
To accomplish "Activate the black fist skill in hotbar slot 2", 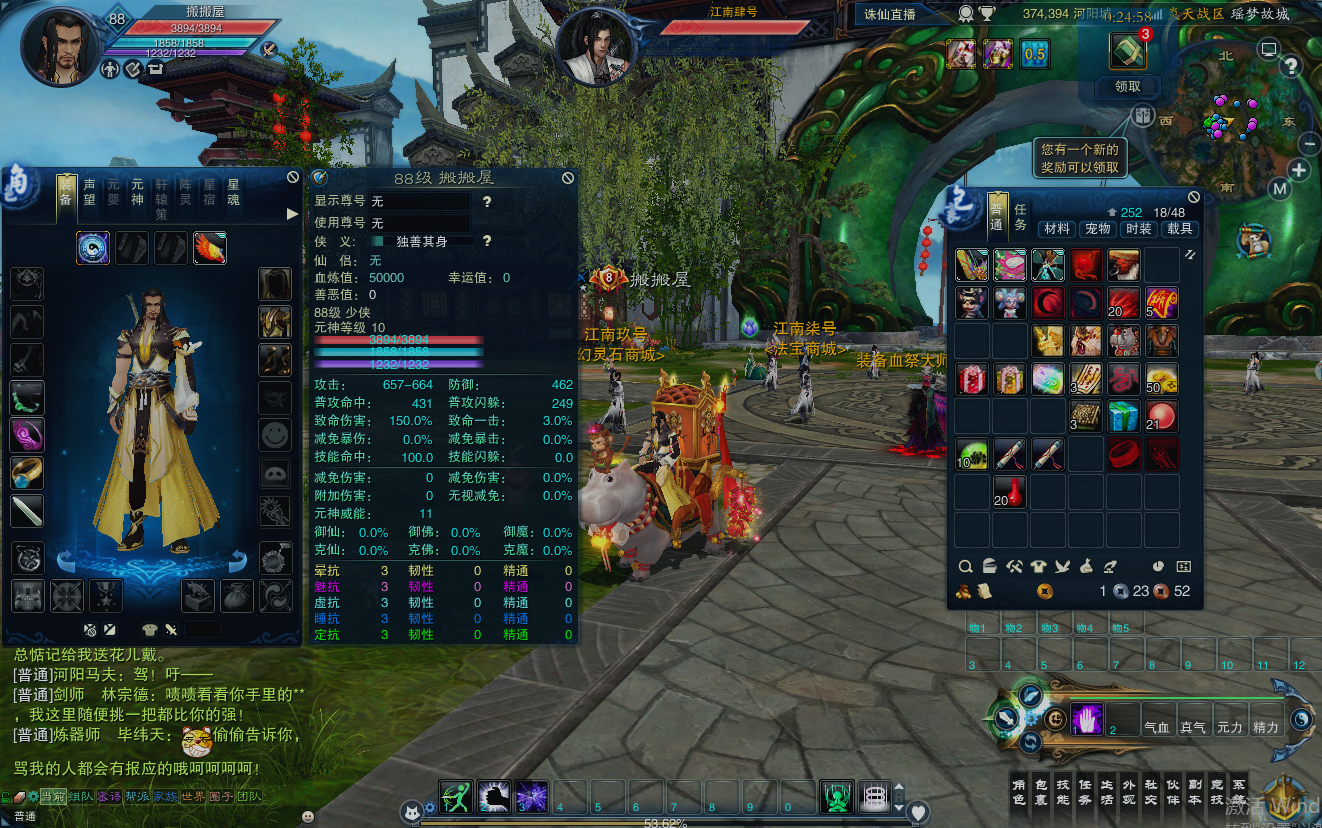I will pyautogui.click(x=493, y=797).
